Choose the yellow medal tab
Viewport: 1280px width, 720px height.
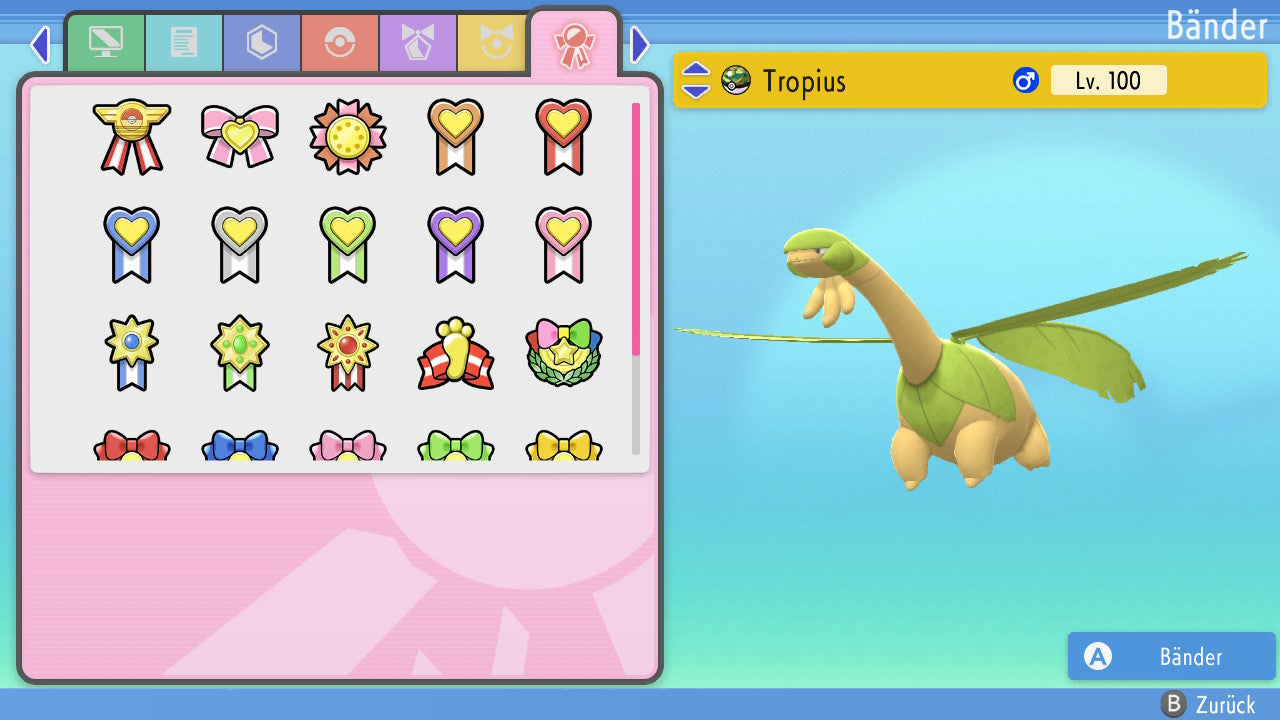point(493,42)
